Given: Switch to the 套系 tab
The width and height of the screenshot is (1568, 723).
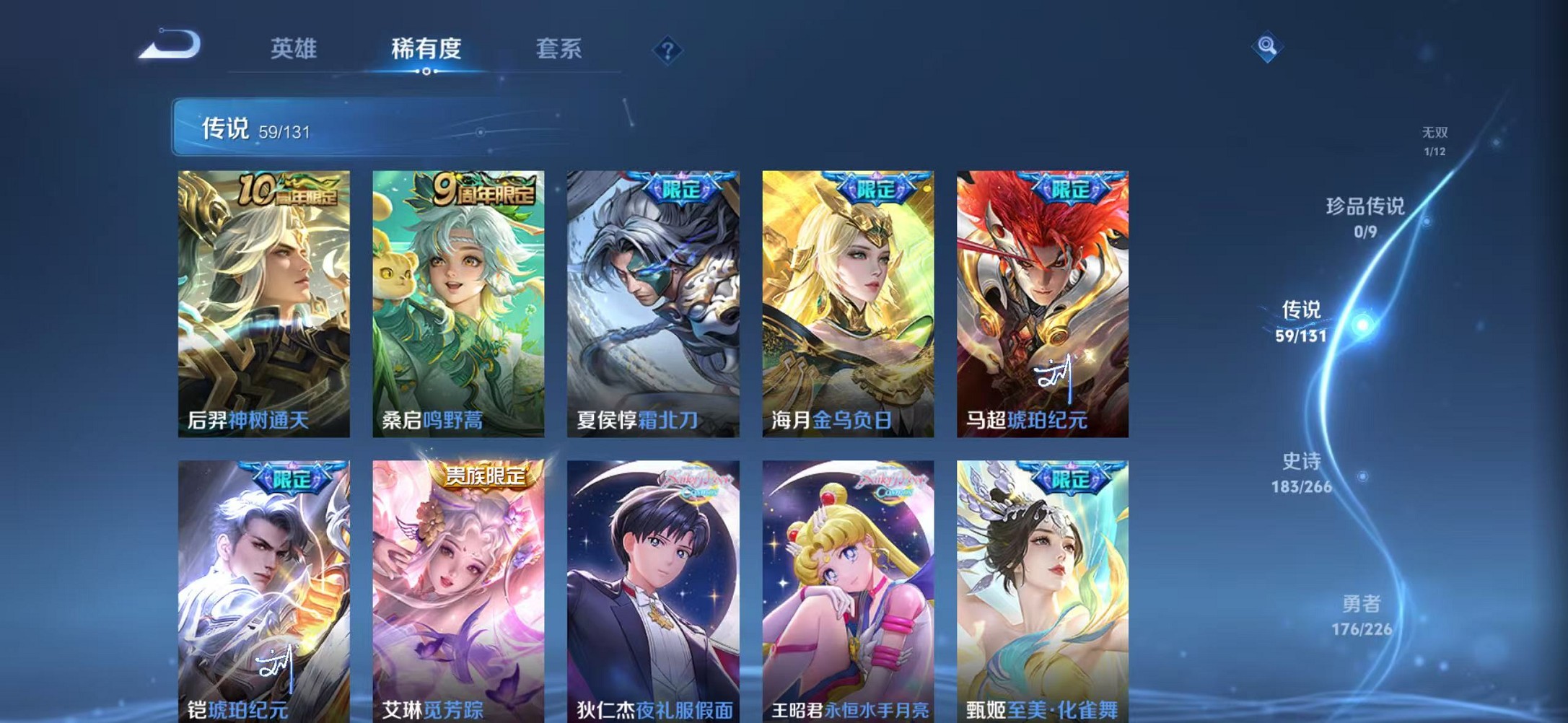Looking at the screenshot, I should tap(559, 48).
